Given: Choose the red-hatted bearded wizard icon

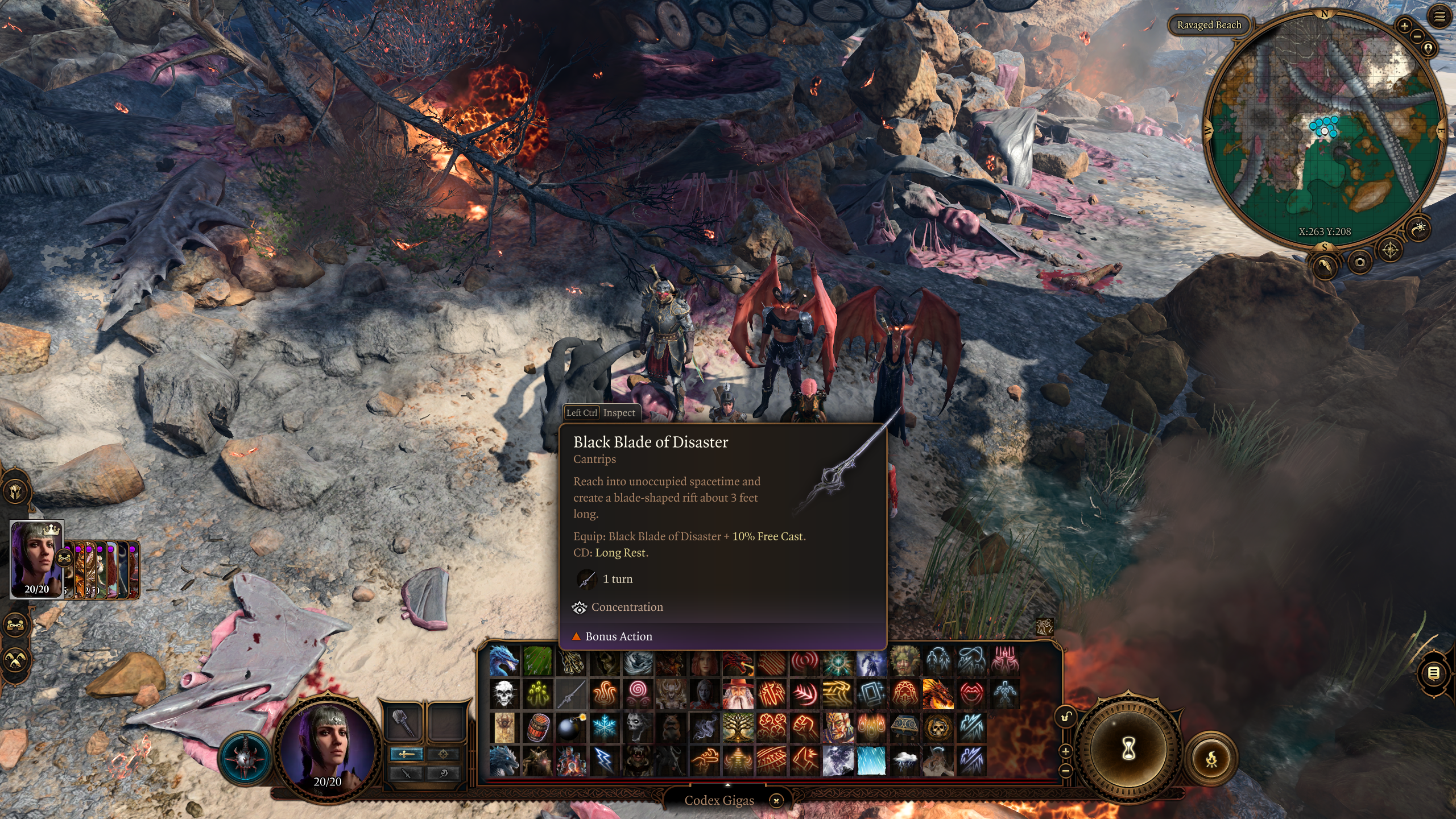Looking at the screenshot, I should click(738, 694).
